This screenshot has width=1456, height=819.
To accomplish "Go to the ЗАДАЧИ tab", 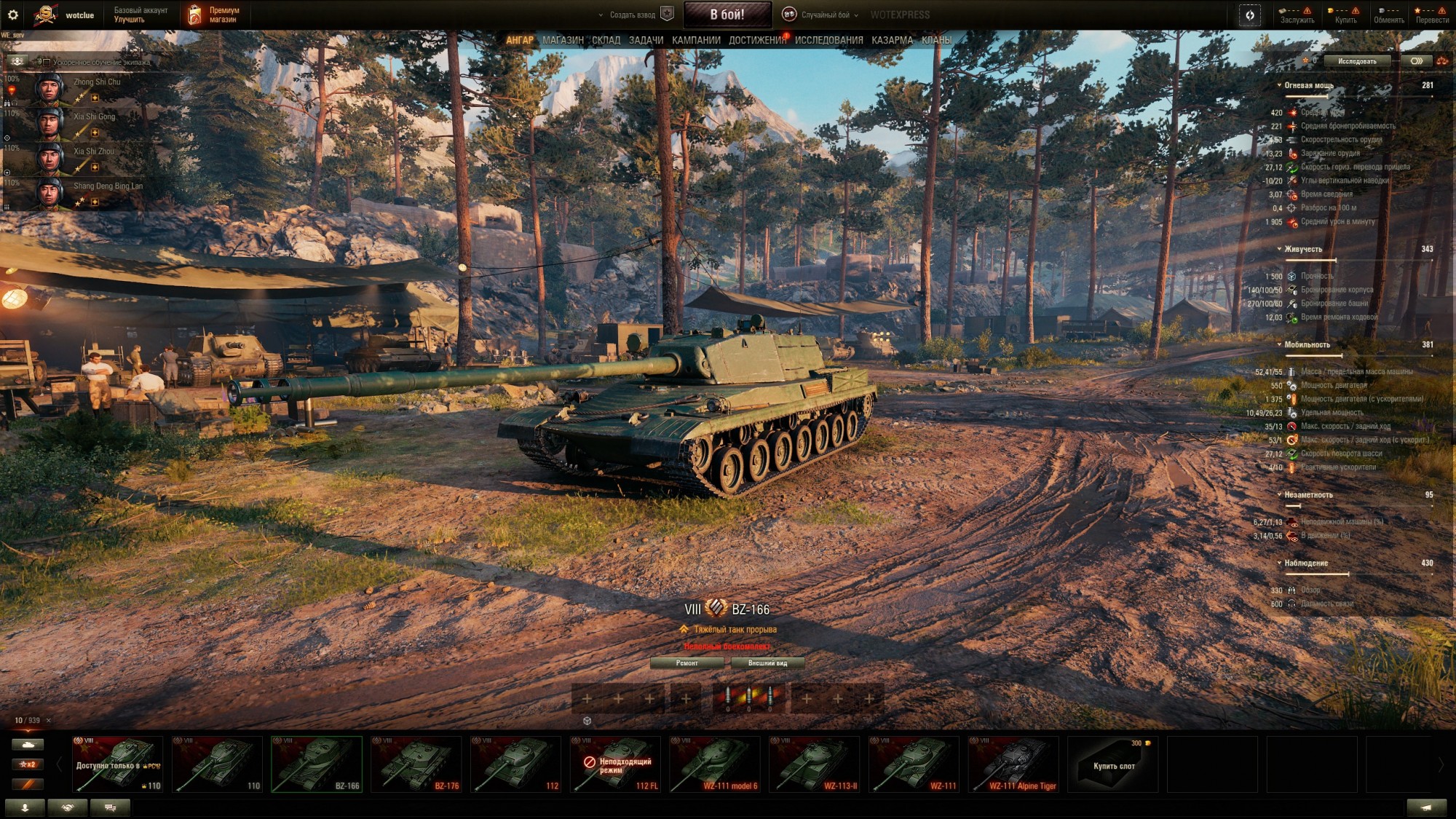I will 646,41.
